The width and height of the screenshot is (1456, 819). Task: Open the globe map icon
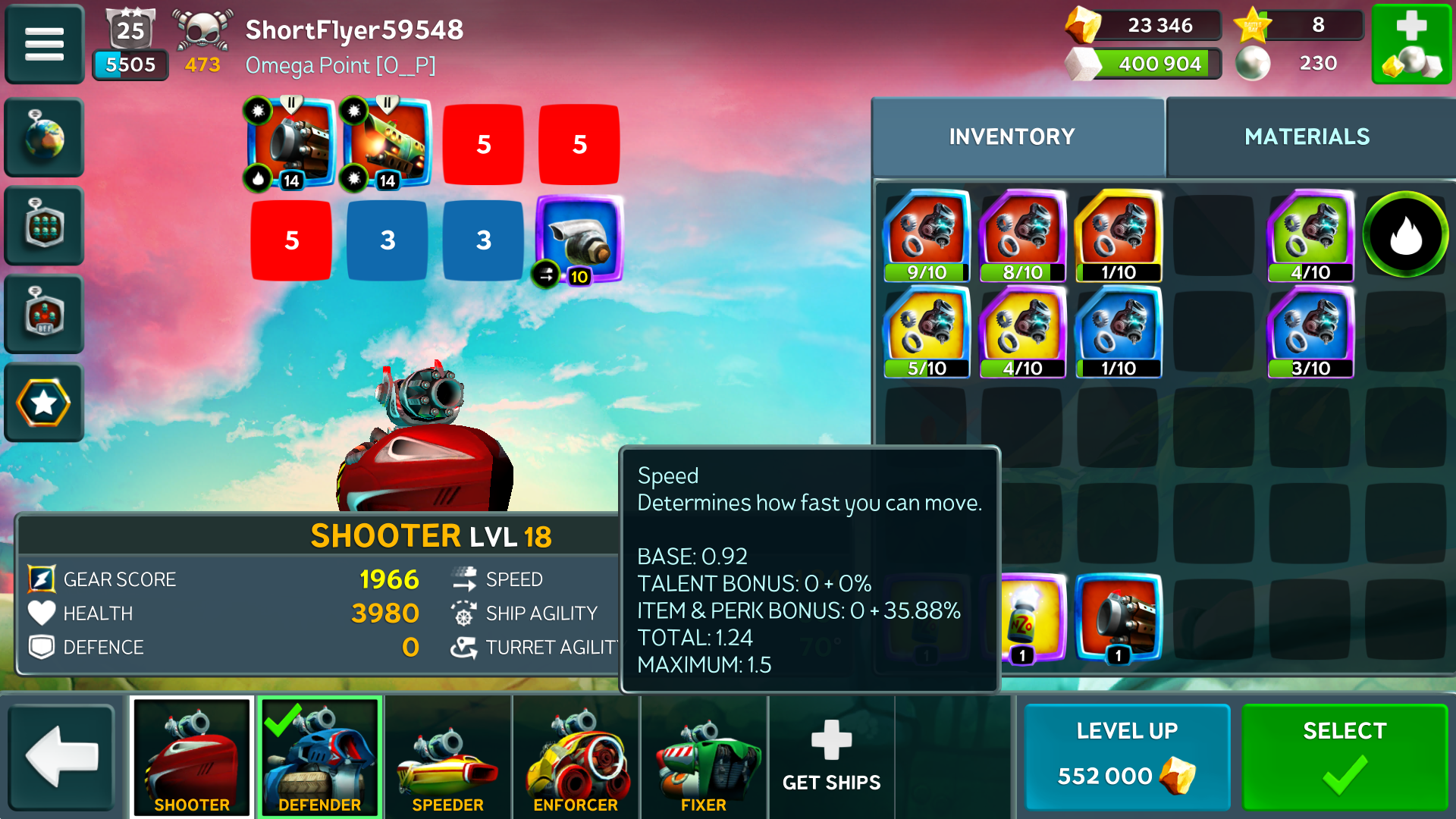pyautogui.click(x=44, y=137)
